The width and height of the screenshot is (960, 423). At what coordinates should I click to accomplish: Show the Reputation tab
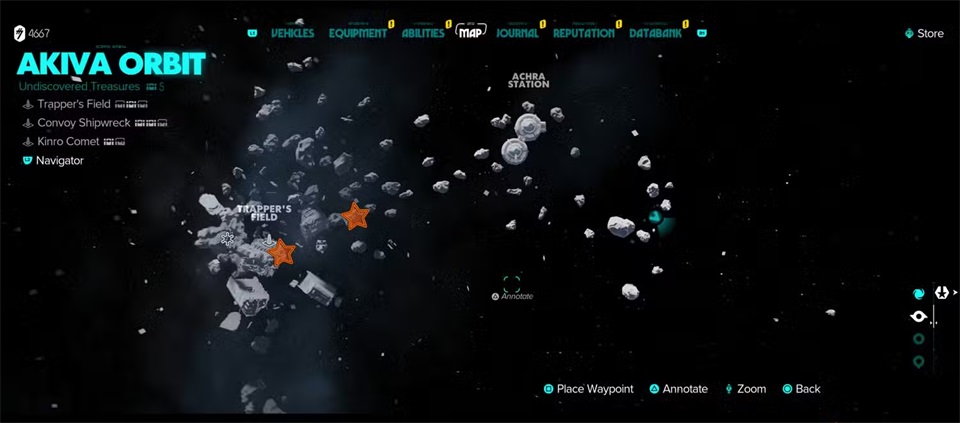tap(584, 33)
